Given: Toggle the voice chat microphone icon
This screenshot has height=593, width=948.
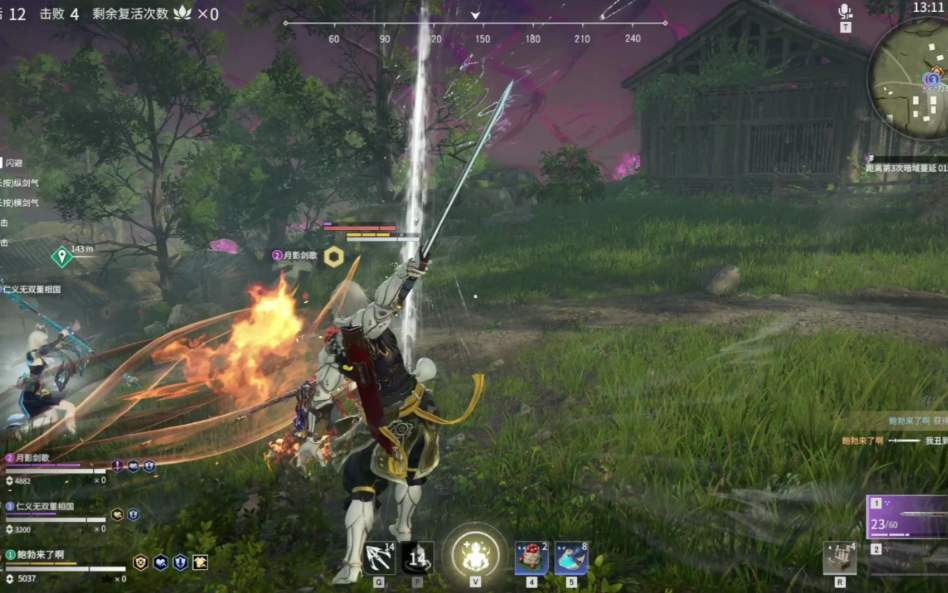Looking at the screenshot, I should click(x=845, y=11).
